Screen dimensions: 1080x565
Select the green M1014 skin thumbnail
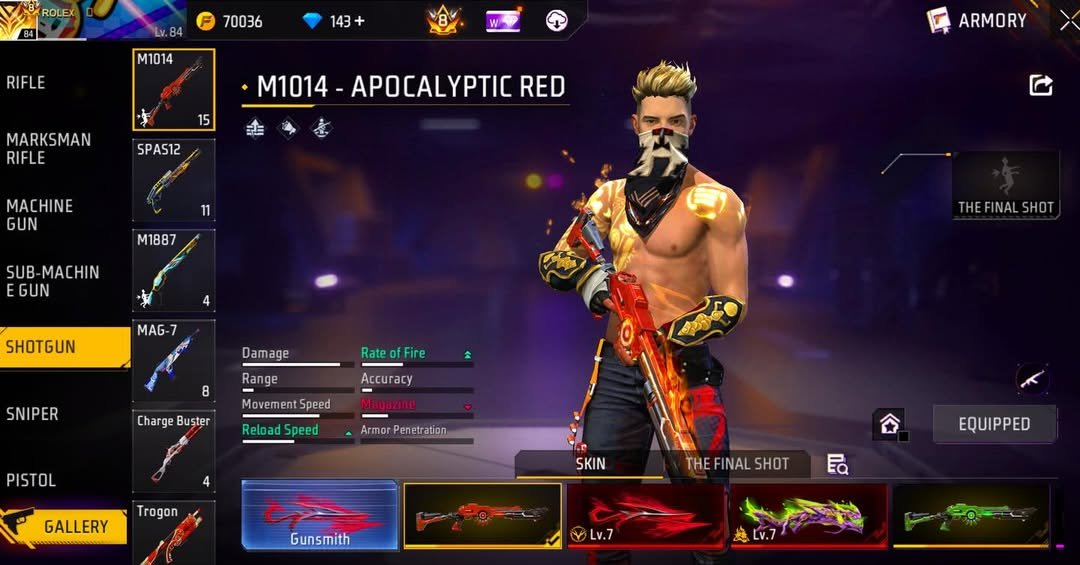971,516
